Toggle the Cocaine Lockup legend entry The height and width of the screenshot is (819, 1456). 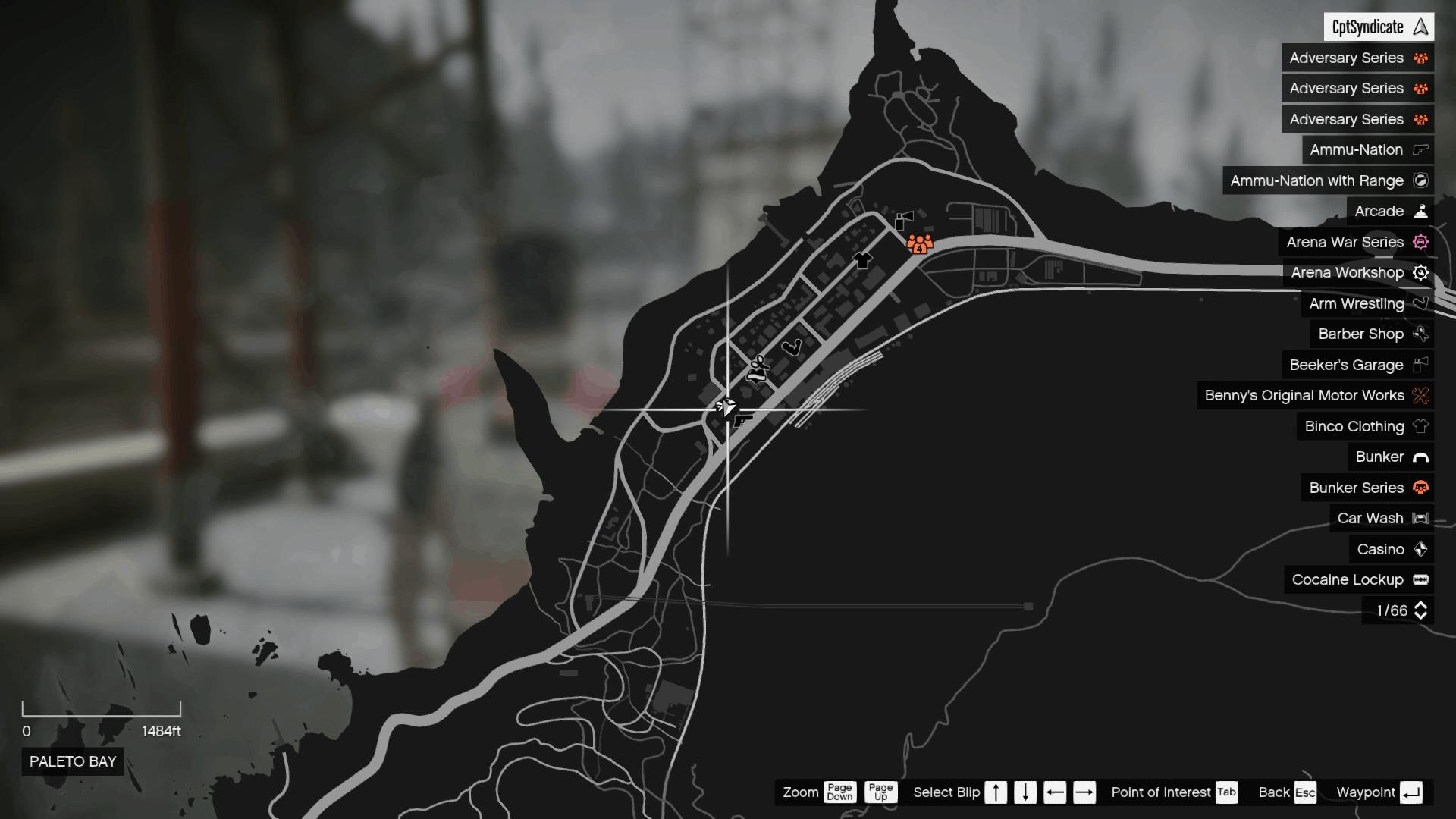click(1358, 579)
